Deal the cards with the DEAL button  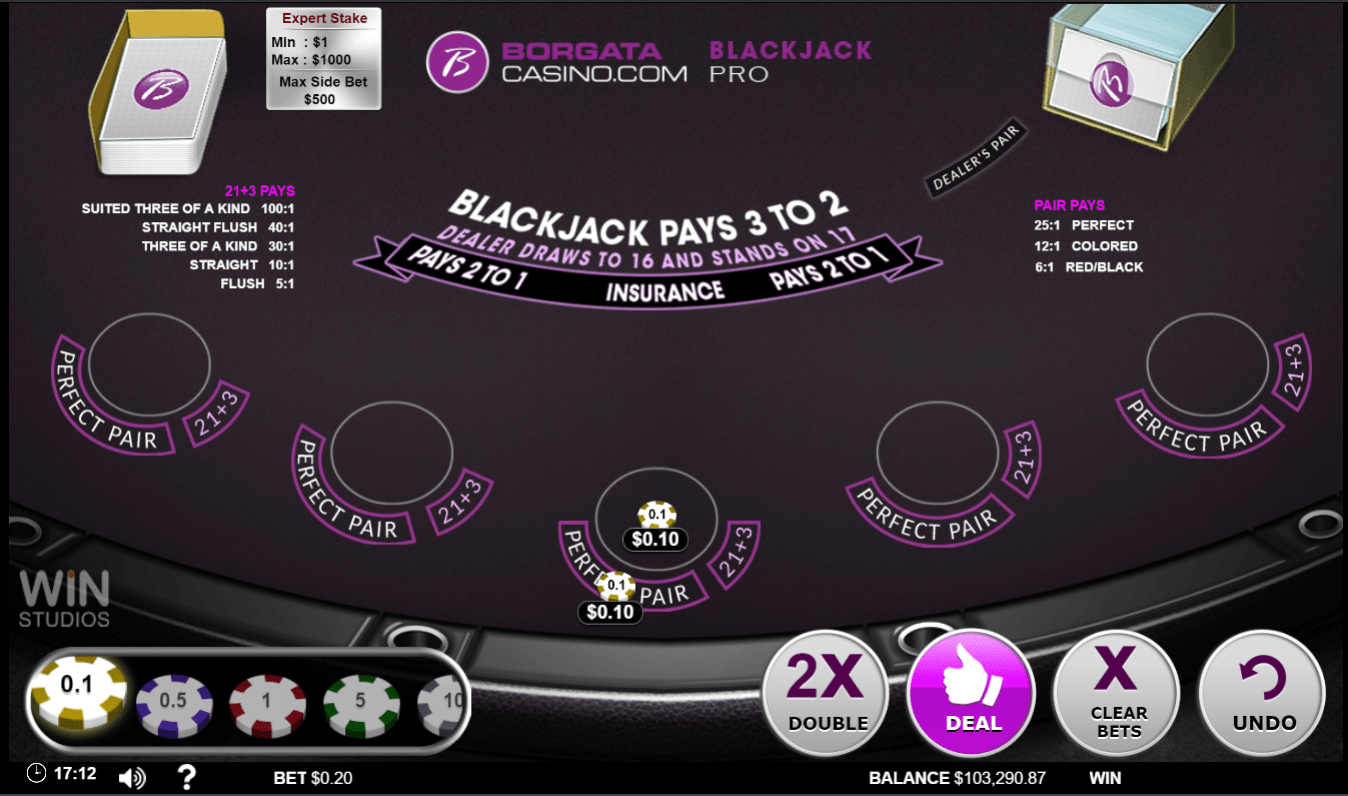969,693
